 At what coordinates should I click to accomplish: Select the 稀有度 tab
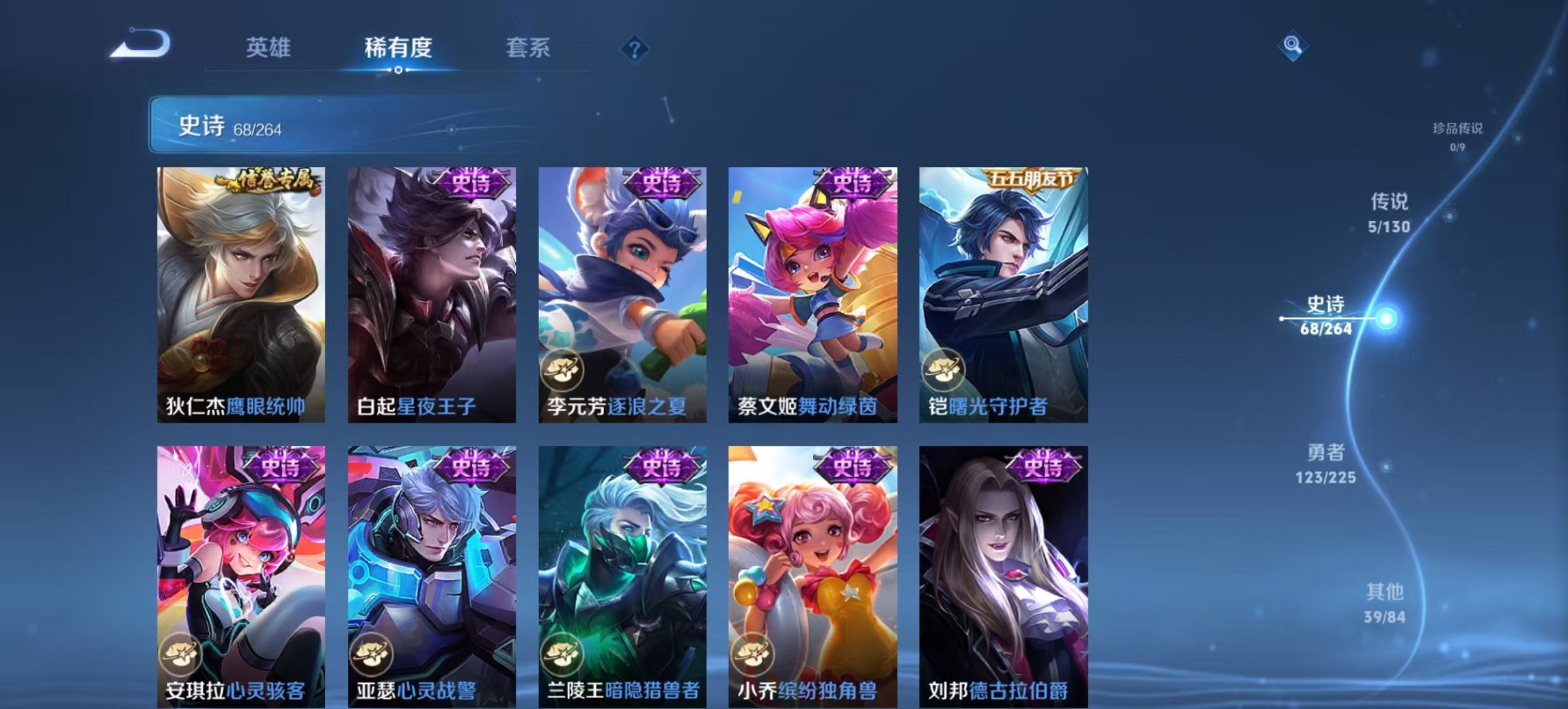(397, 48)
